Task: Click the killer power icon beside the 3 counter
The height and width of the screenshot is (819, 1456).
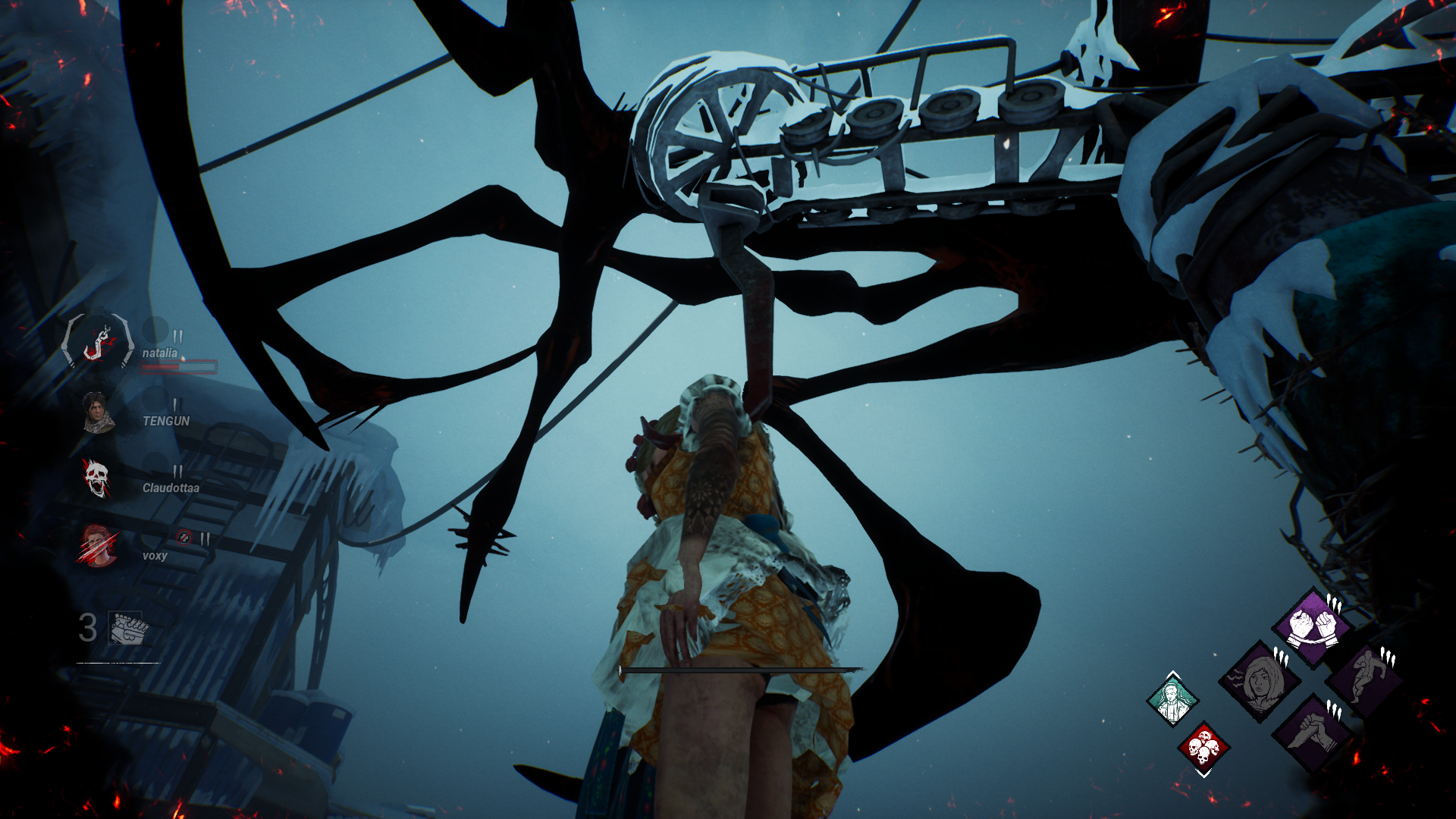Action: 127,628
